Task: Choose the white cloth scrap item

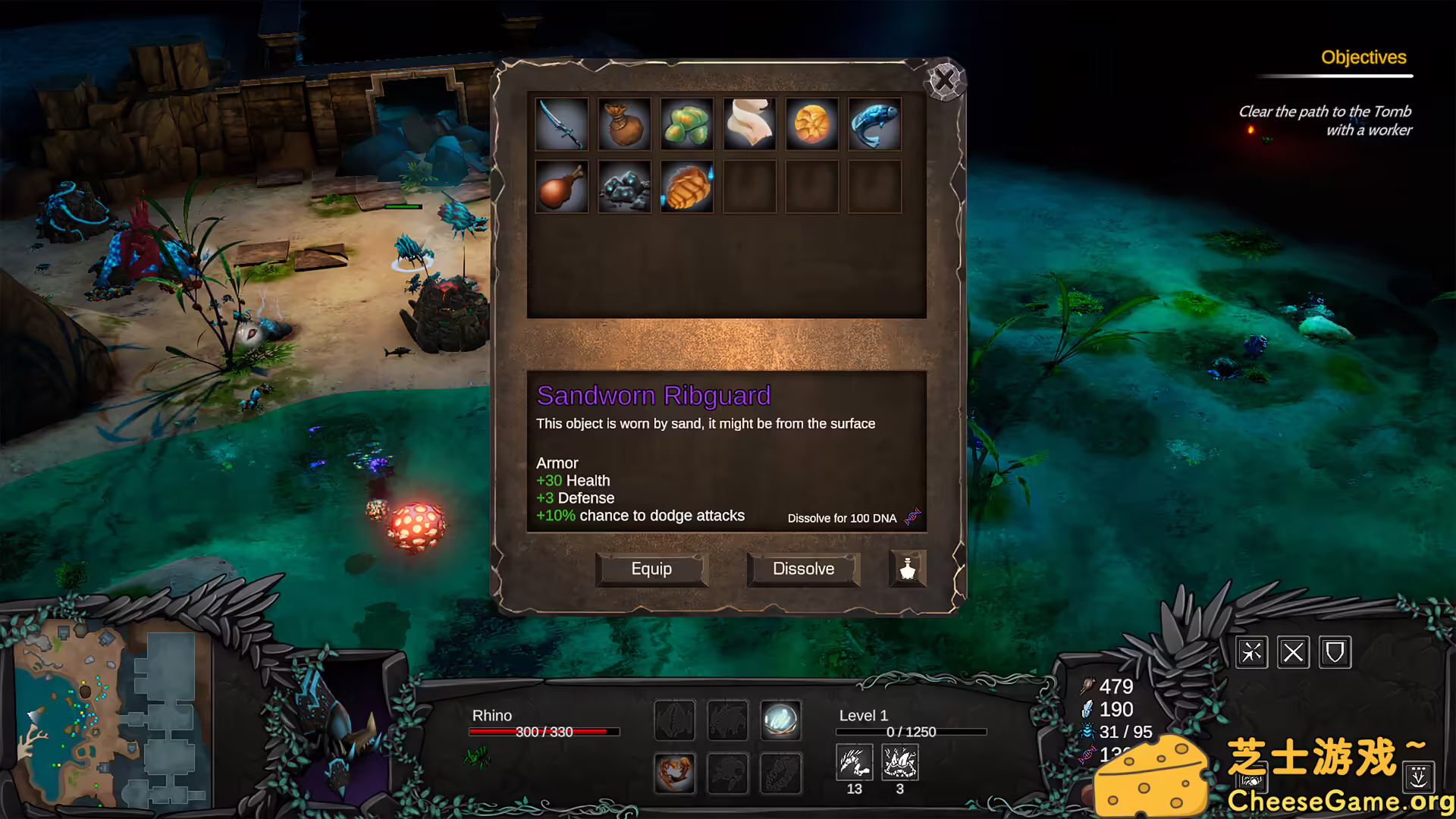Action: click(x=749, y=124)
